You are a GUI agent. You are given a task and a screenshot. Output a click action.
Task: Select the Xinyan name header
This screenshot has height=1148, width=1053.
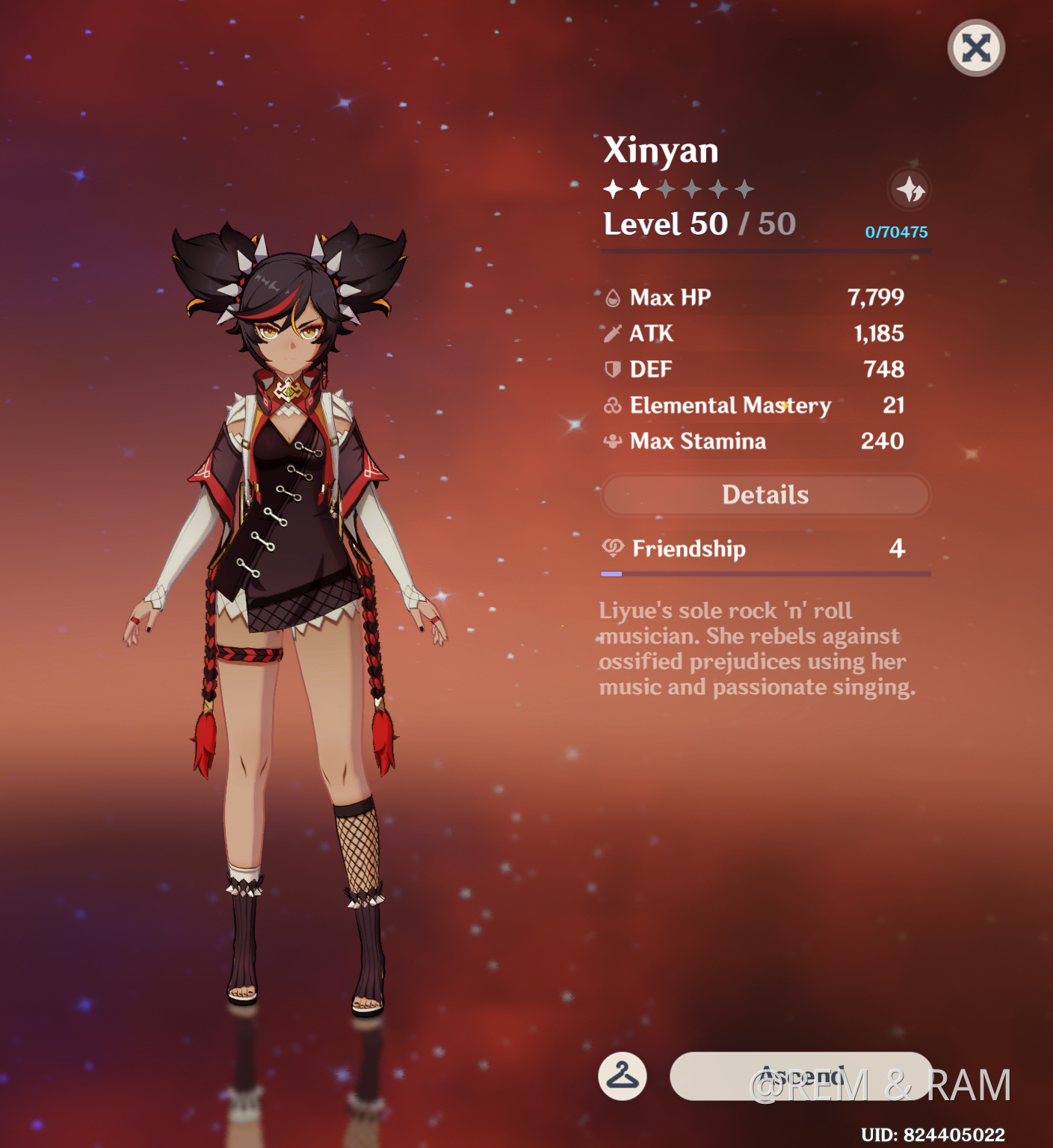[x=661, y=150]
